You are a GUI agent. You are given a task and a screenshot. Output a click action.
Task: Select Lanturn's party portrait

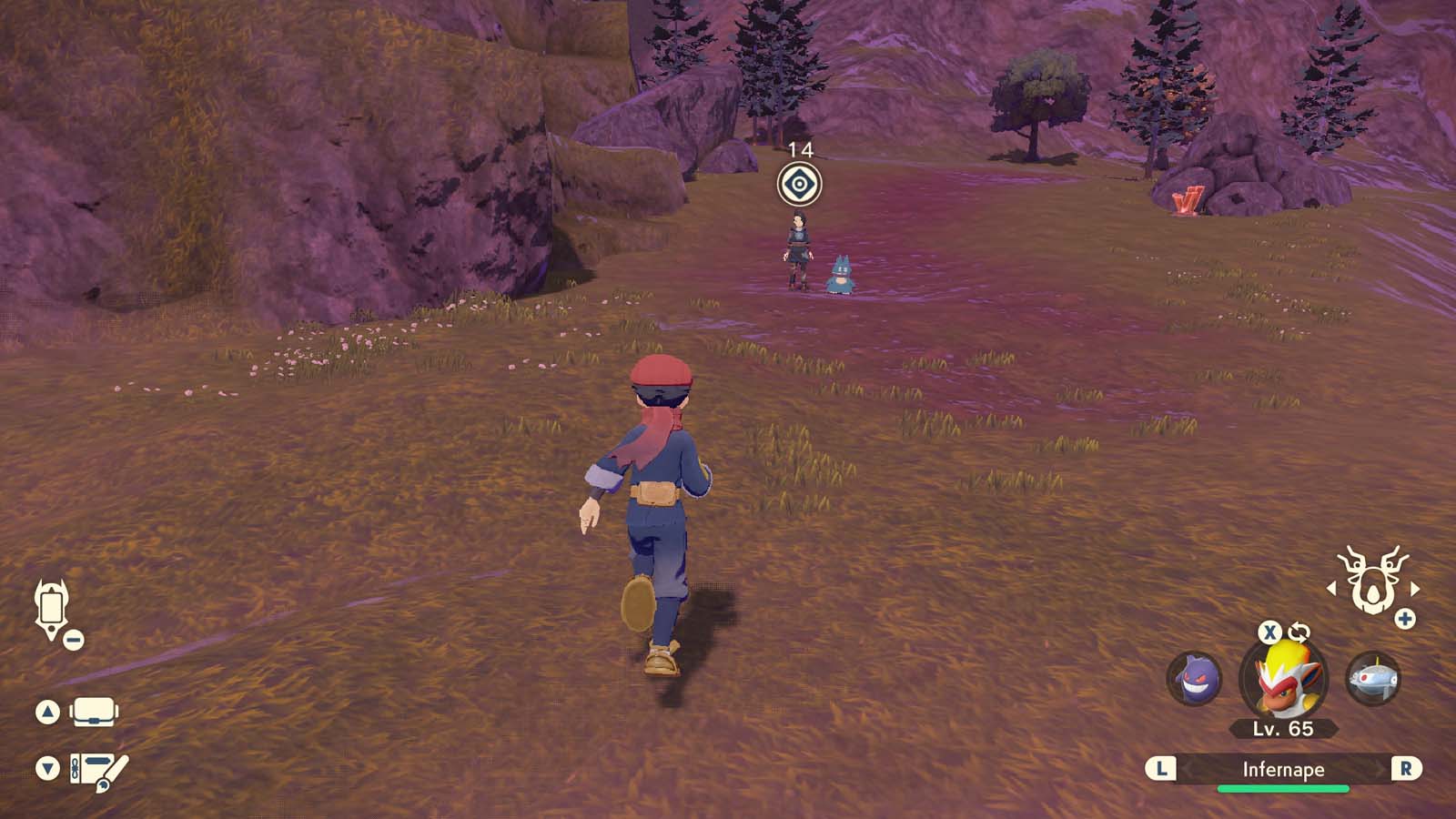coord(1374,678)
